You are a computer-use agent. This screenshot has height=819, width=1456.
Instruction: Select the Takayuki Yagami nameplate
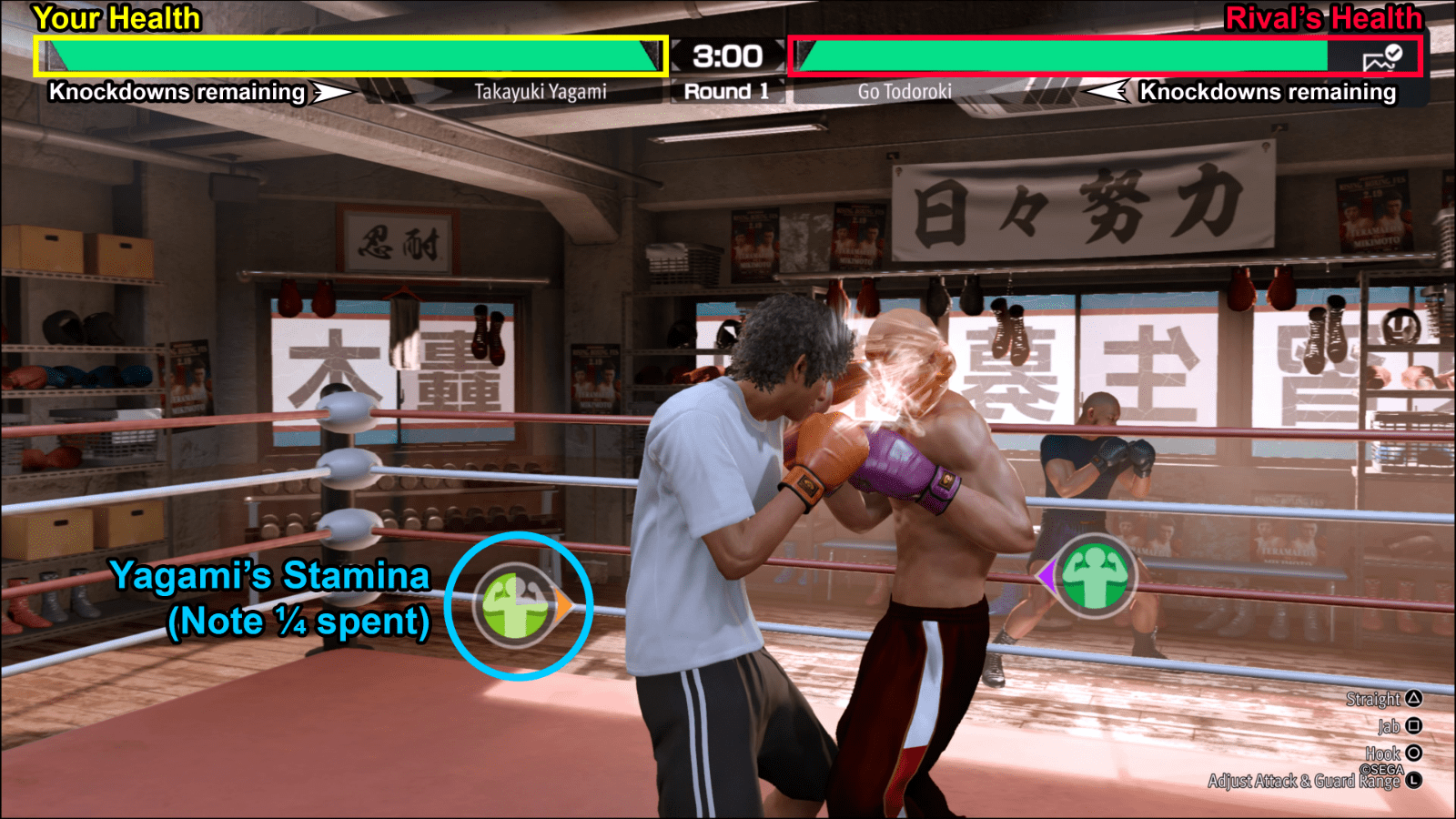click(x=543, y=91)
